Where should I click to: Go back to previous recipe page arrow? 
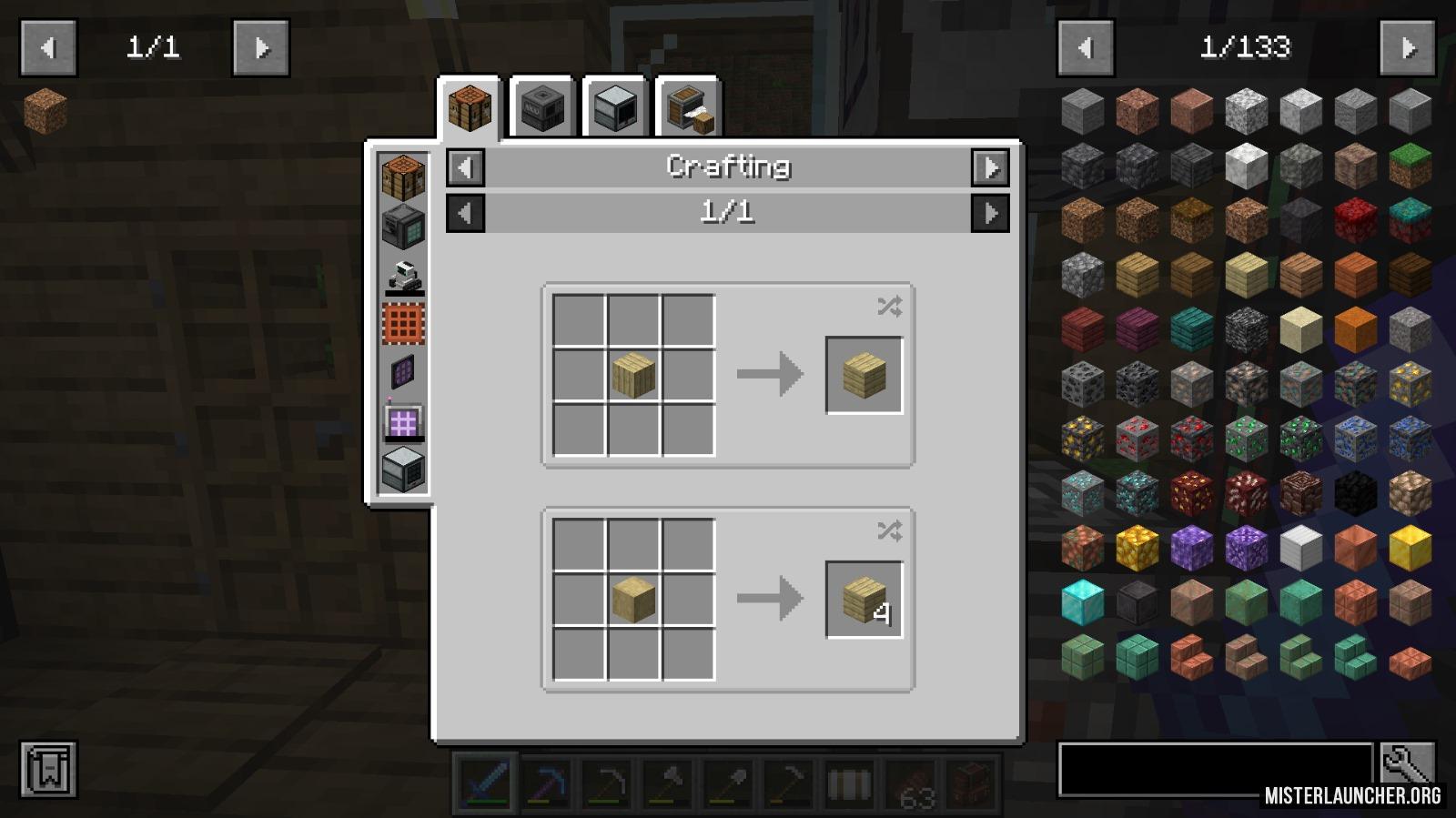click(466, 214)
